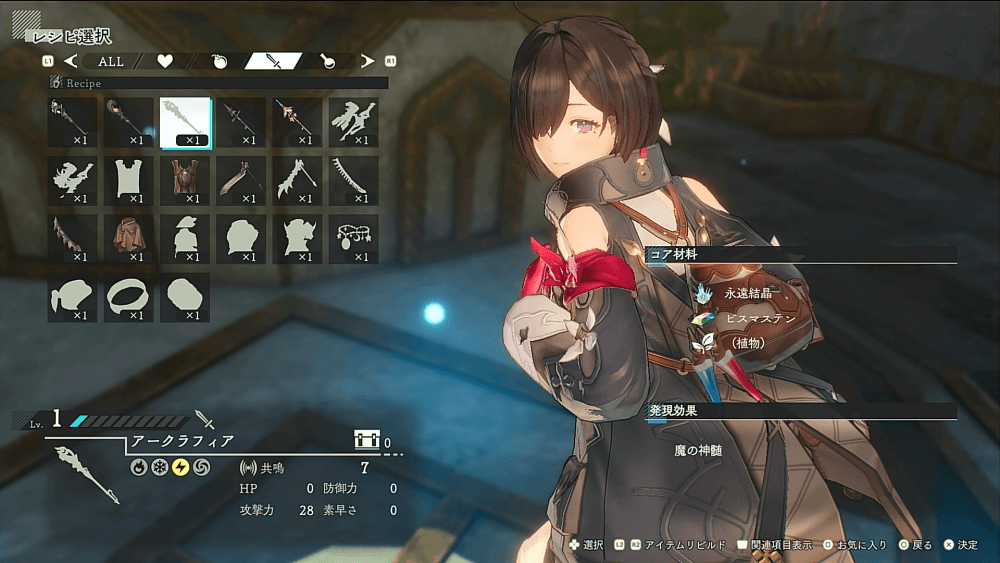Select the highlighted white staff recipe

pos(185,122)
